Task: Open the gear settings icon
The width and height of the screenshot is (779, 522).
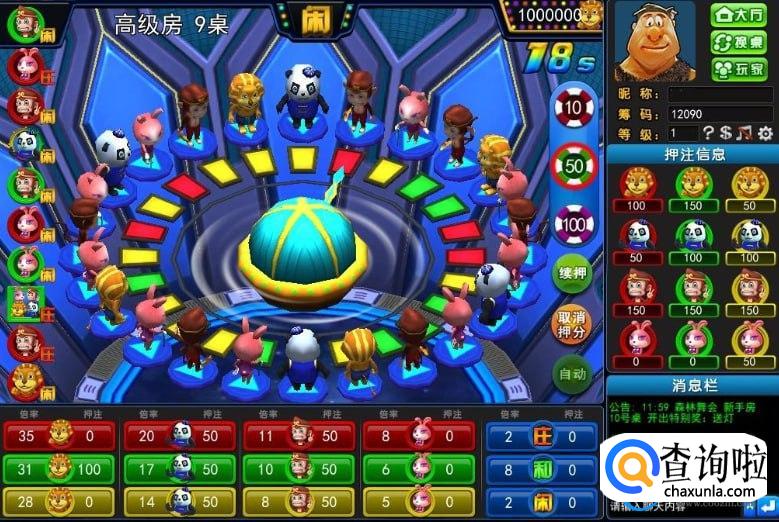Action: pyautogui.click(x=765, y=133)
